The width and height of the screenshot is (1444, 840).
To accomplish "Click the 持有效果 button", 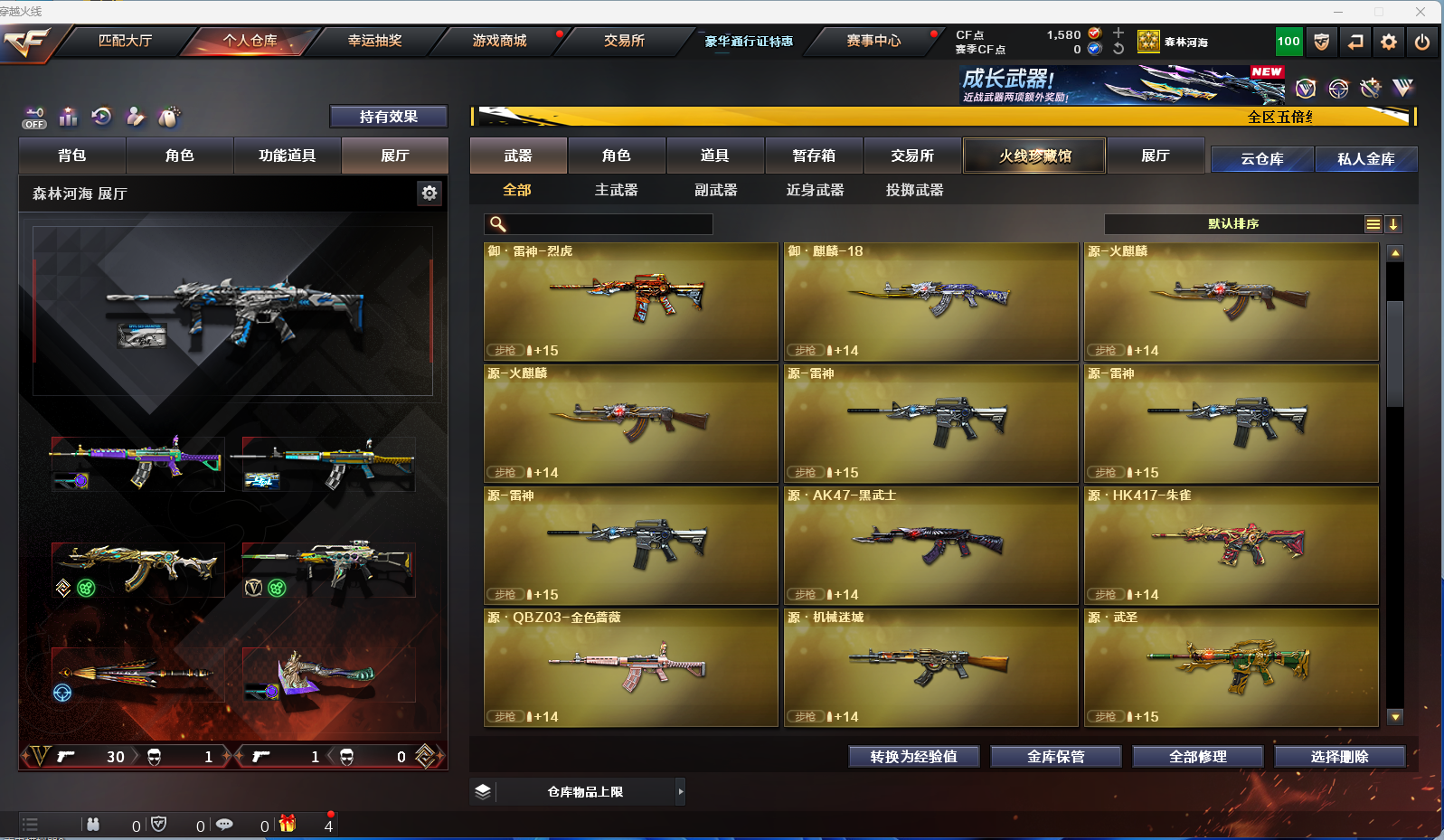I will coord(389,117).
